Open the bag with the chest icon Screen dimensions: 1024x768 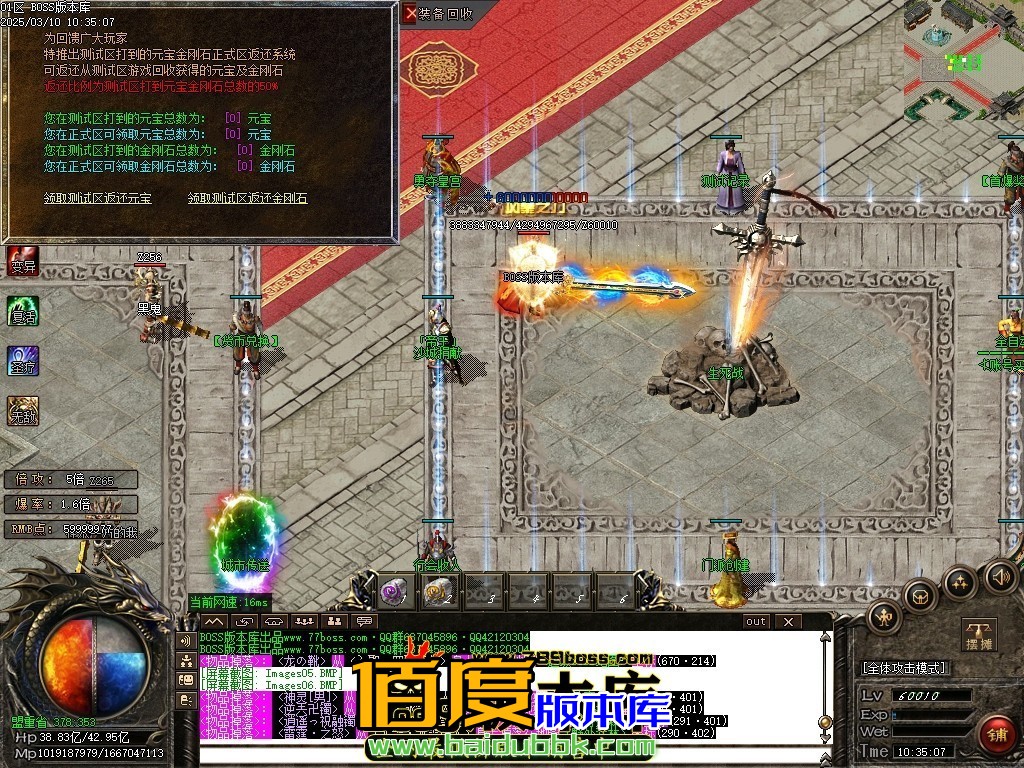921,595
